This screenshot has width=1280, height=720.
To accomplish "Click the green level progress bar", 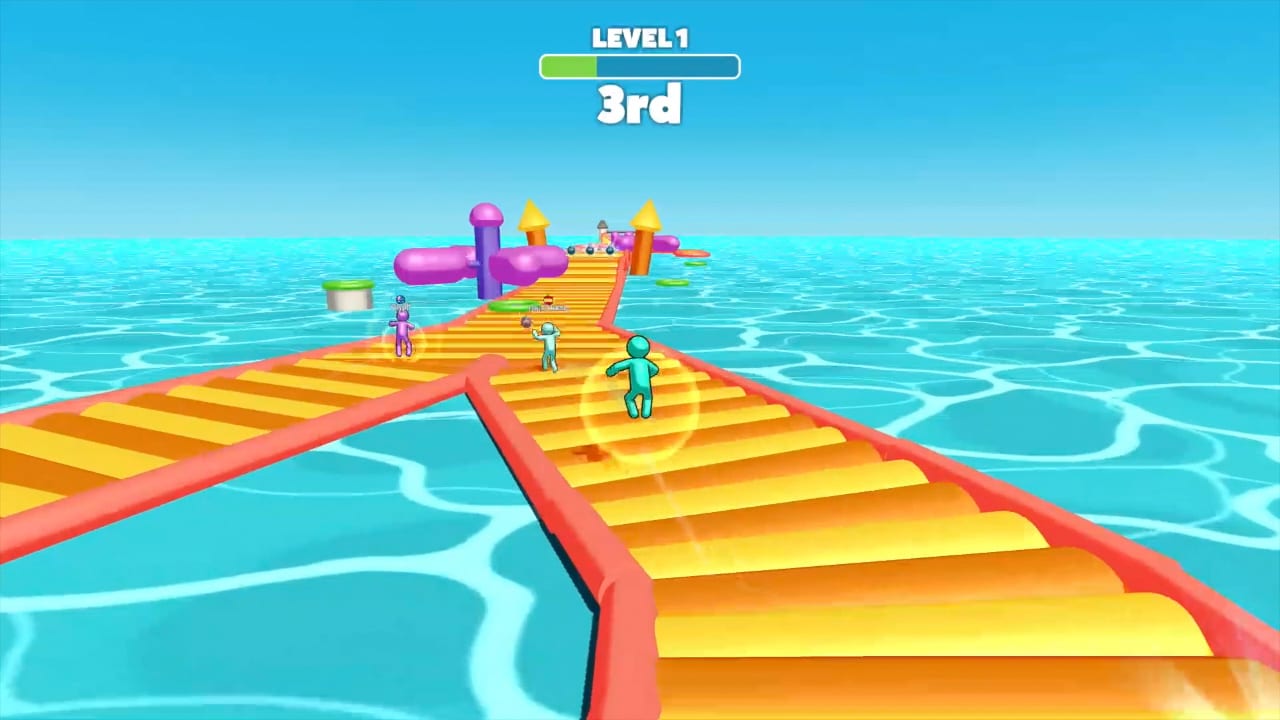I will (x=568, y=66).
